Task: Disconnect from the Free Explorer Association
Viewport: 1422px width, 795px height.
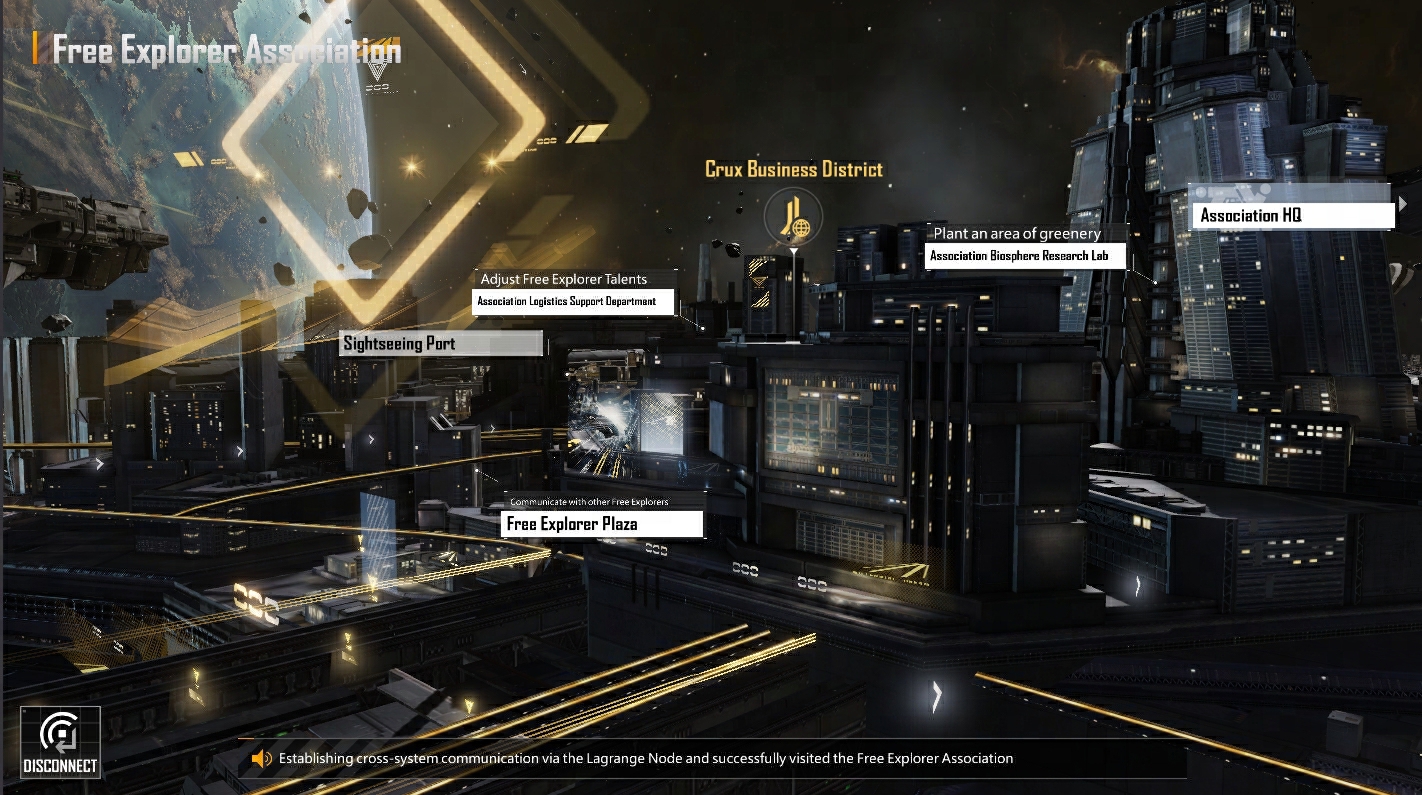Action: click(x=60, y=742)
